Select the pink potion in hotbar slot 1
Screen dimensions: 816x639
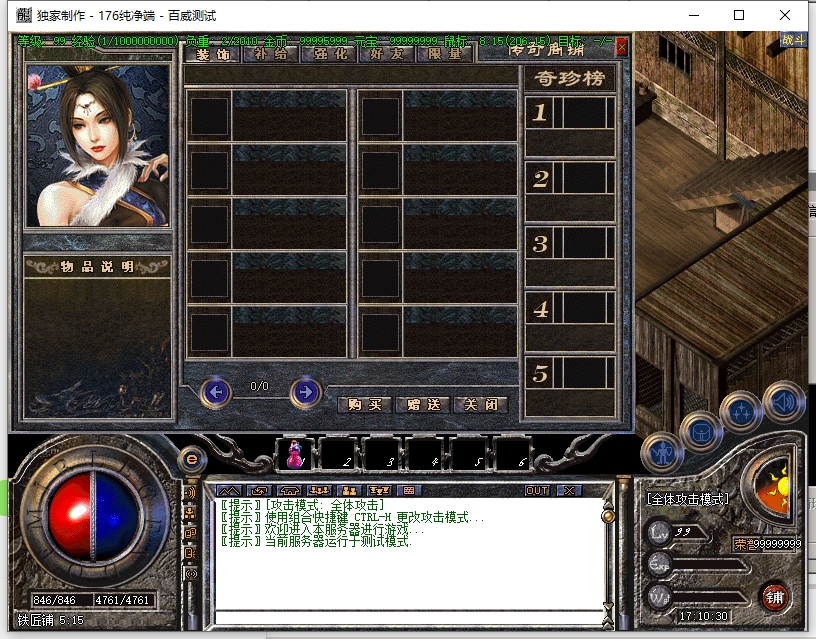(295, 455)
